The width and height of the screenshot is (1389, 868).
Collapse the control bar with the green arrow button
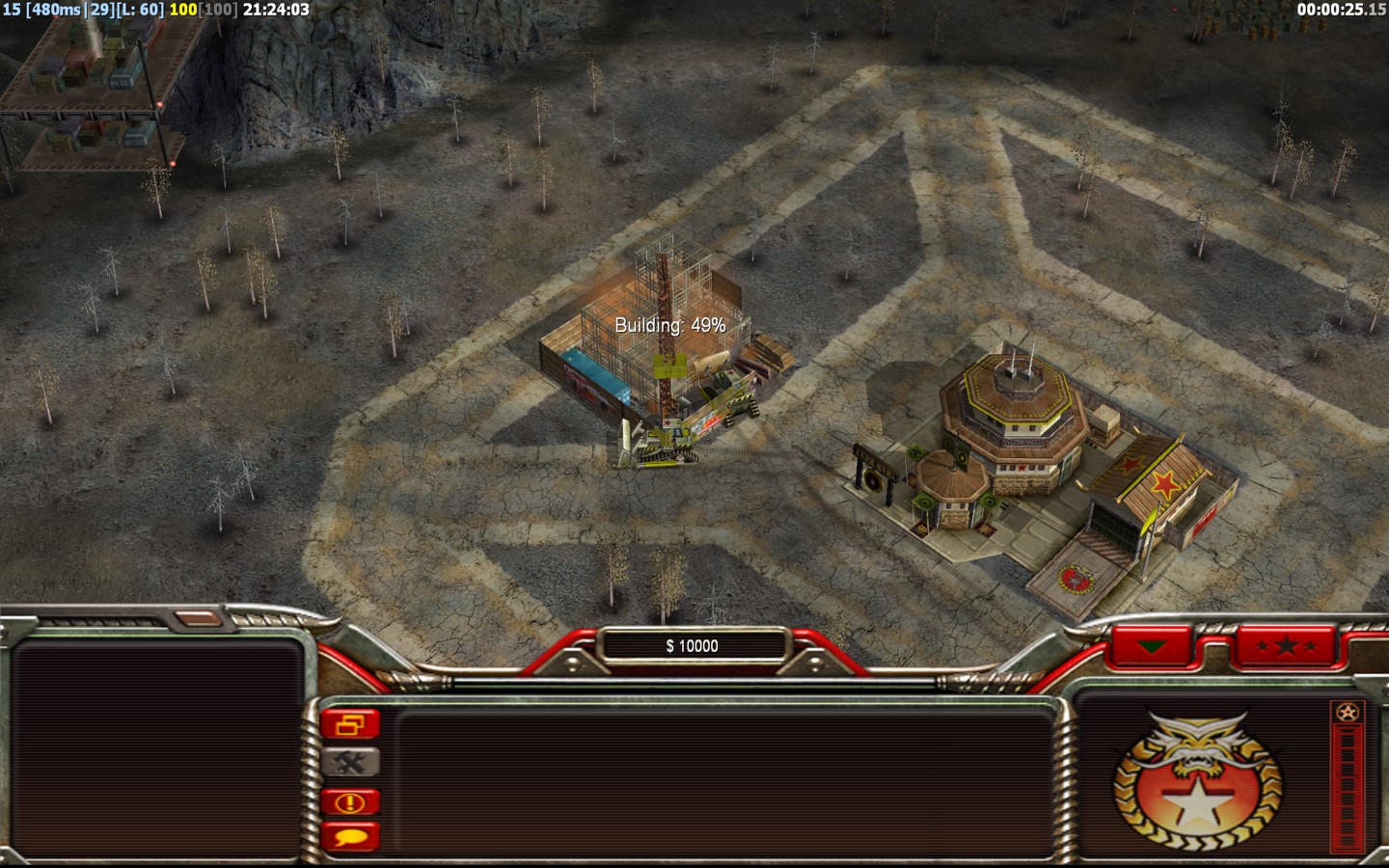click(x=1152, y=646)
